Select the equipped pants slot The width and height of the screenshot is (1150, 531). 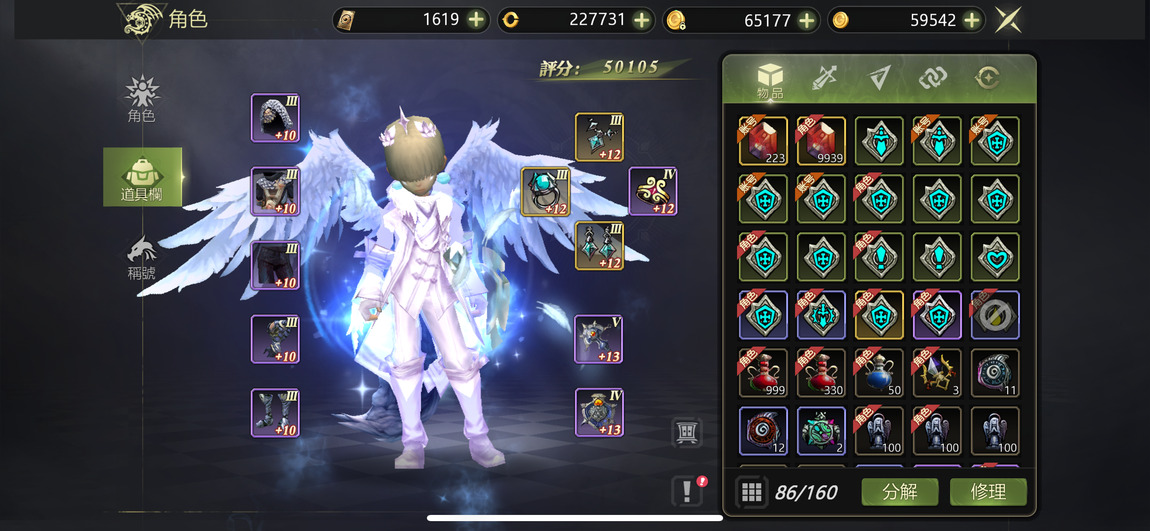pyautogui.click(x=275, y=265)
